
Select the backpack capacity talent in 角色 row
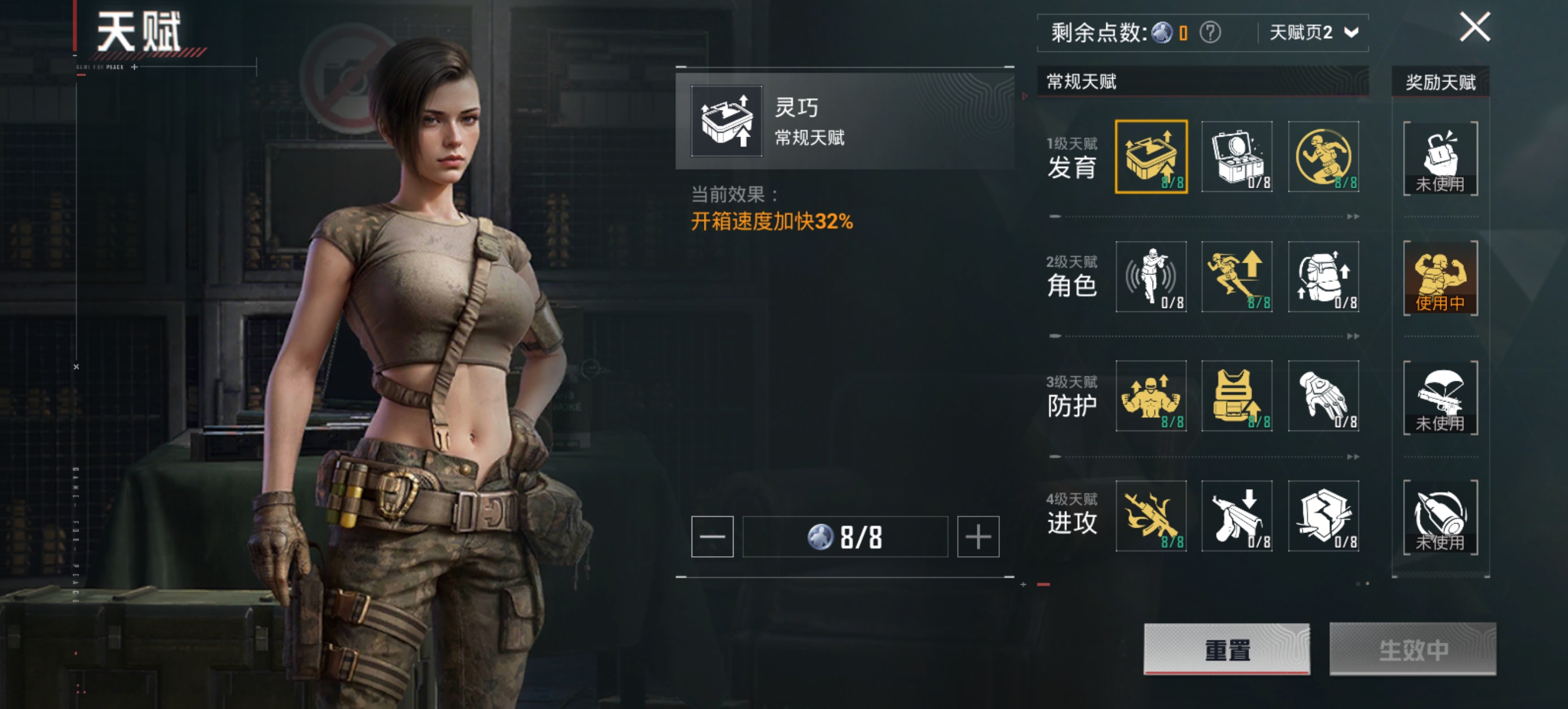click(1324, 277)
